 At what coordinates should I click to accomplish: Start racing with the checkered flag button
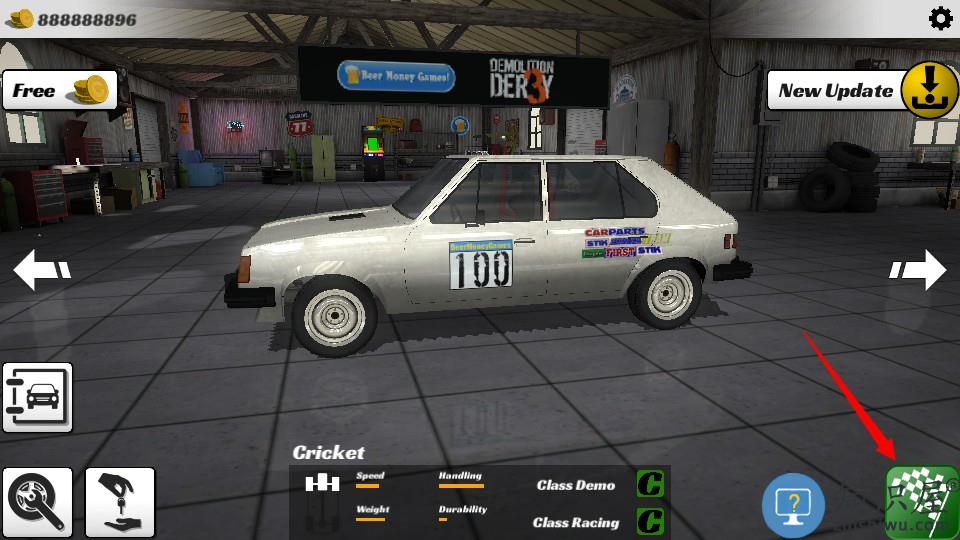tap(921, 503)
